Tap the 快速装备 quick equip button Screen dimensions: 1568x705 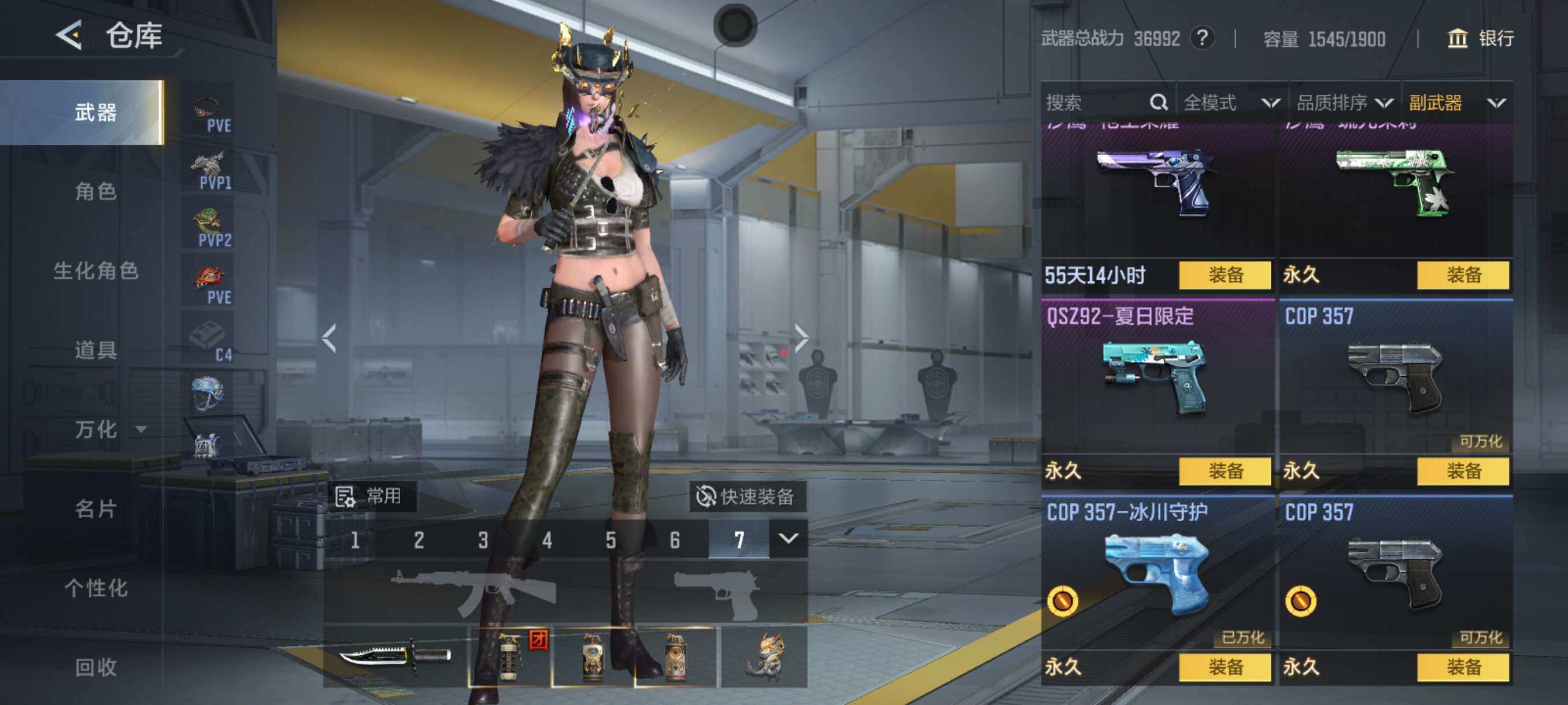(747, 496)
